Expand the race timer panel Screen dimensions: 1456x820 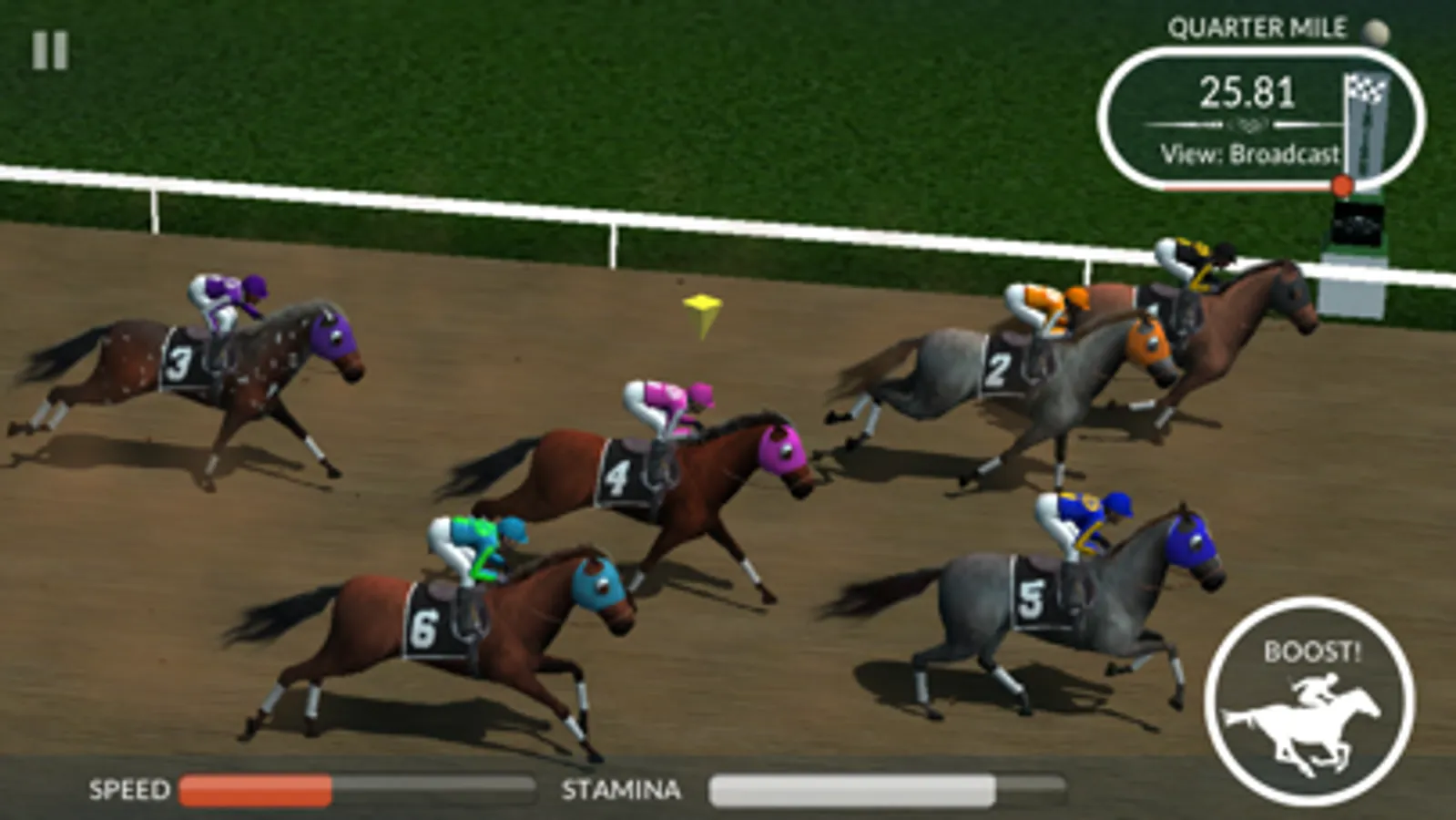coord(1247,89)
